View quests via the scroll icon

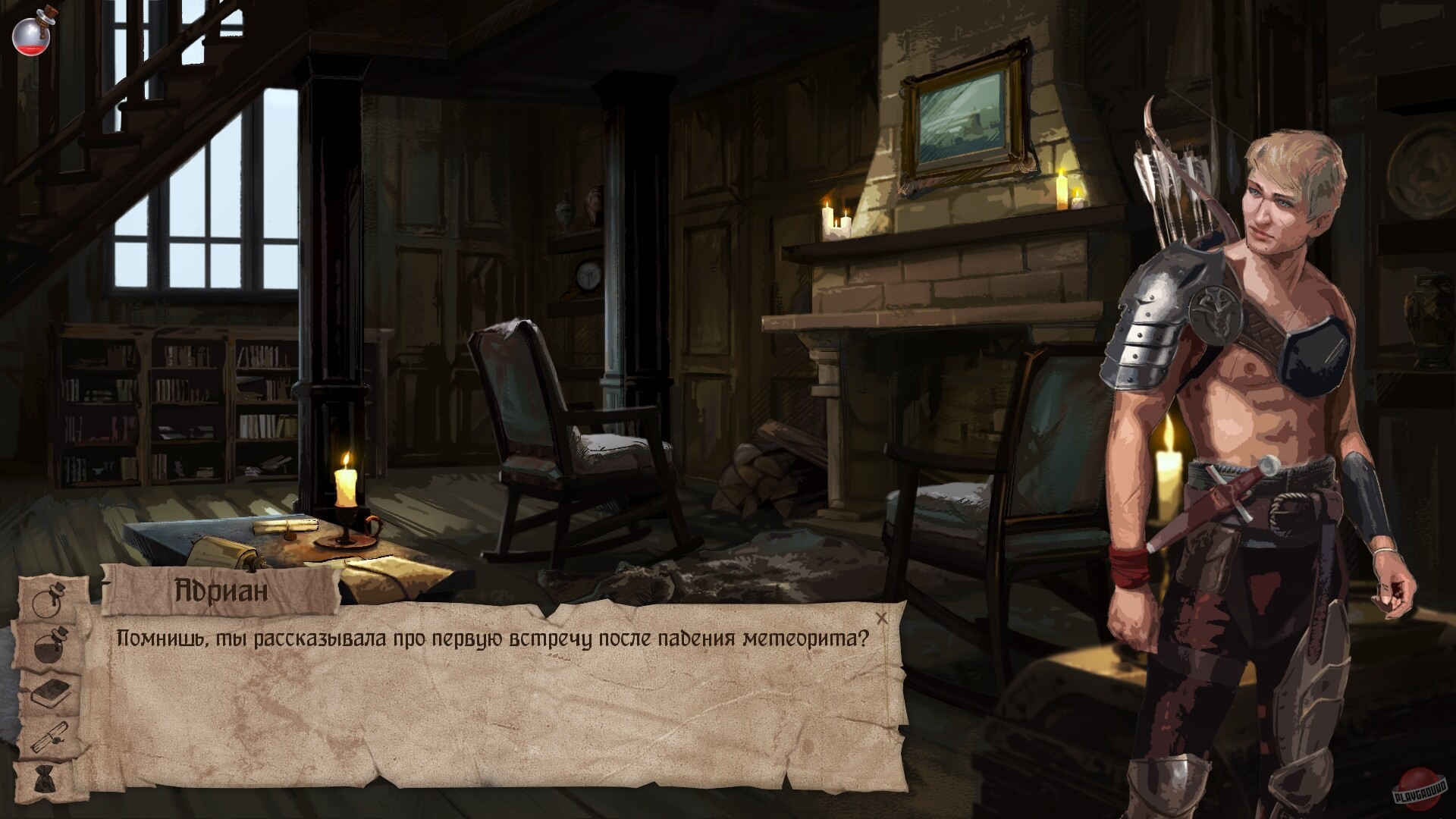48,737
